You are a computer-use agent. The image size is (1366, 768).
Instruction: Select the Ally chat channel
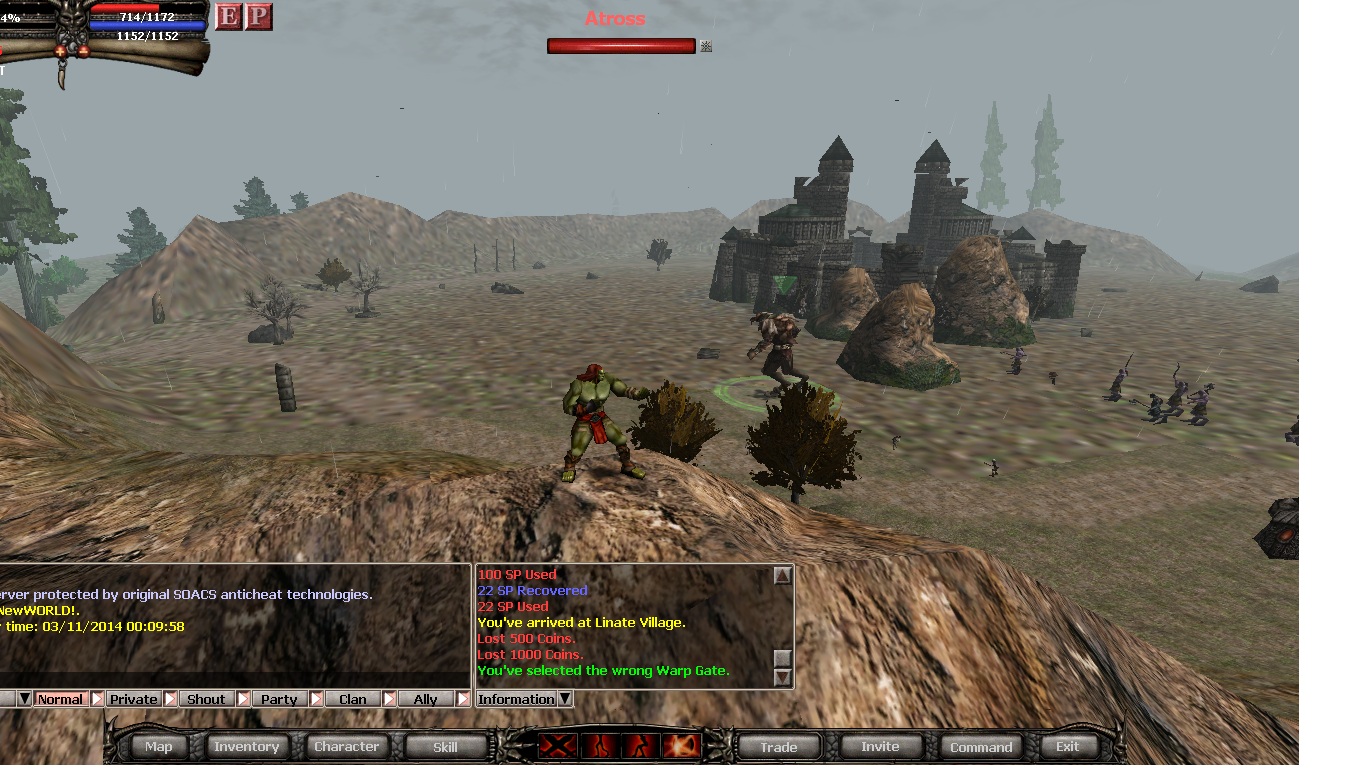[x=425, y=699]
